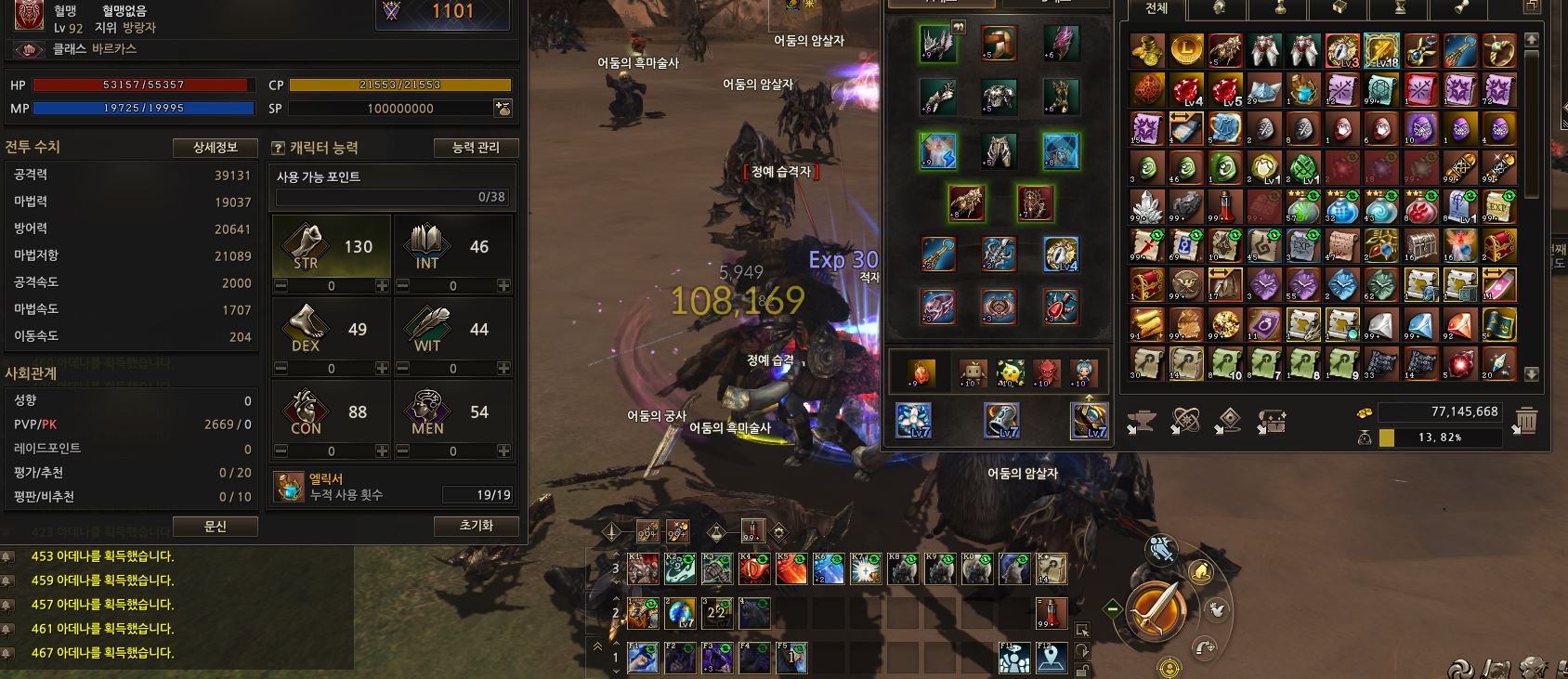The image size is (1568, 679).
Task: Reset stats with the 초기화 button
Action: (476, 526)
